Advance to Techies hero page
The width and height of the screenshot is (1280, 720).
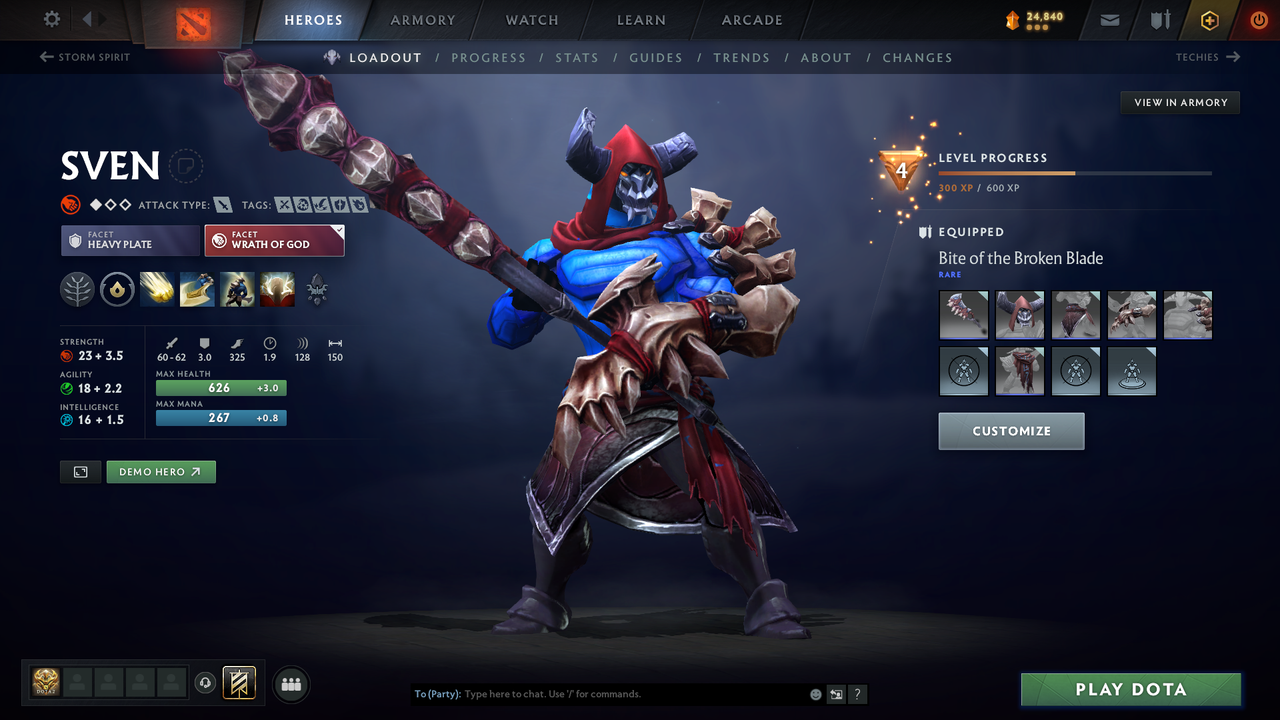point(1208,57)
